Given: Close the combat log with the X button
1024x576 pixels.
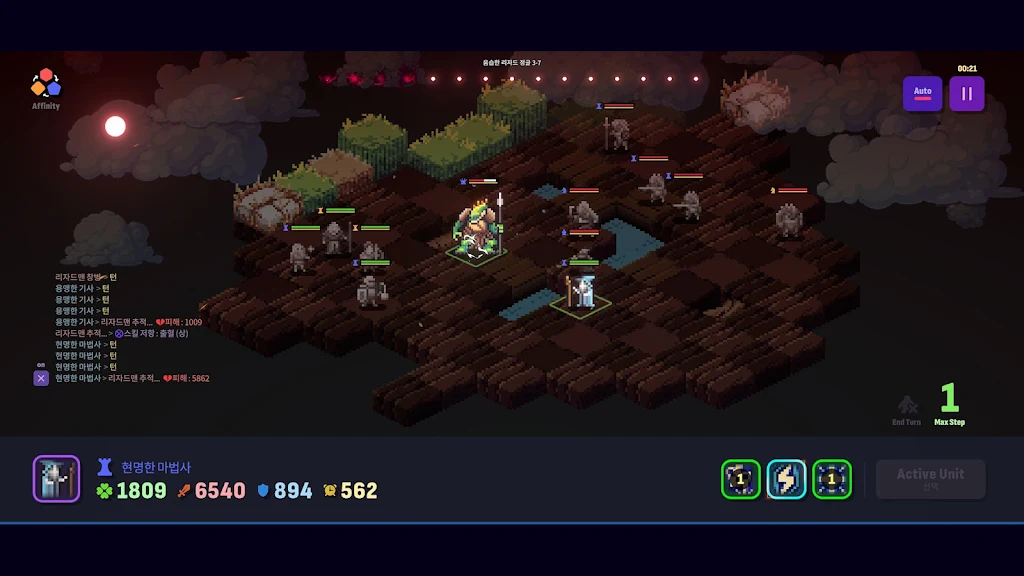Looking at the screenshot, I should [x=41, y=378].
